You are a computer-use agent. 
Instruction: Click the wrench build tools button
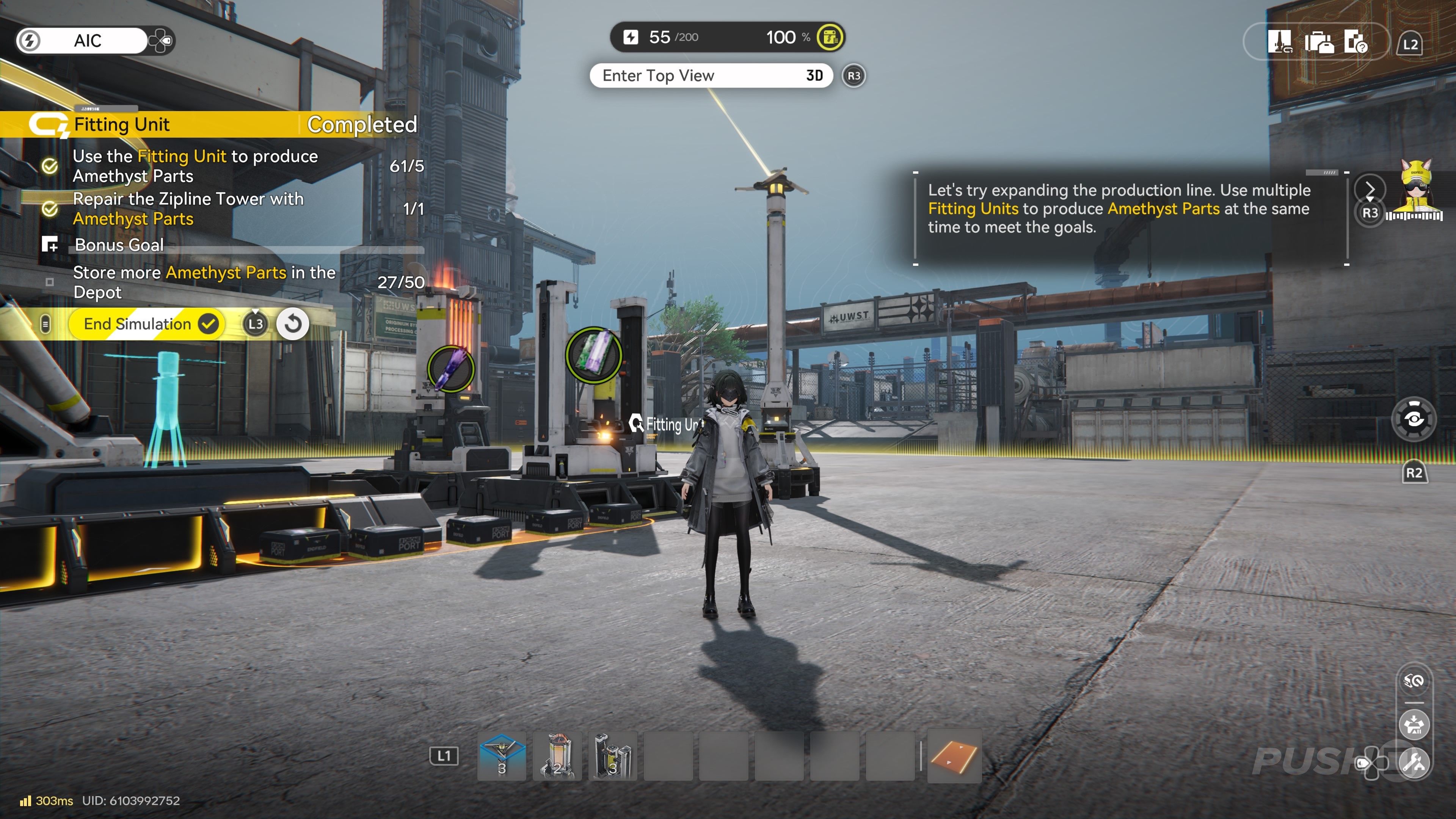(x=1414, y=763)
